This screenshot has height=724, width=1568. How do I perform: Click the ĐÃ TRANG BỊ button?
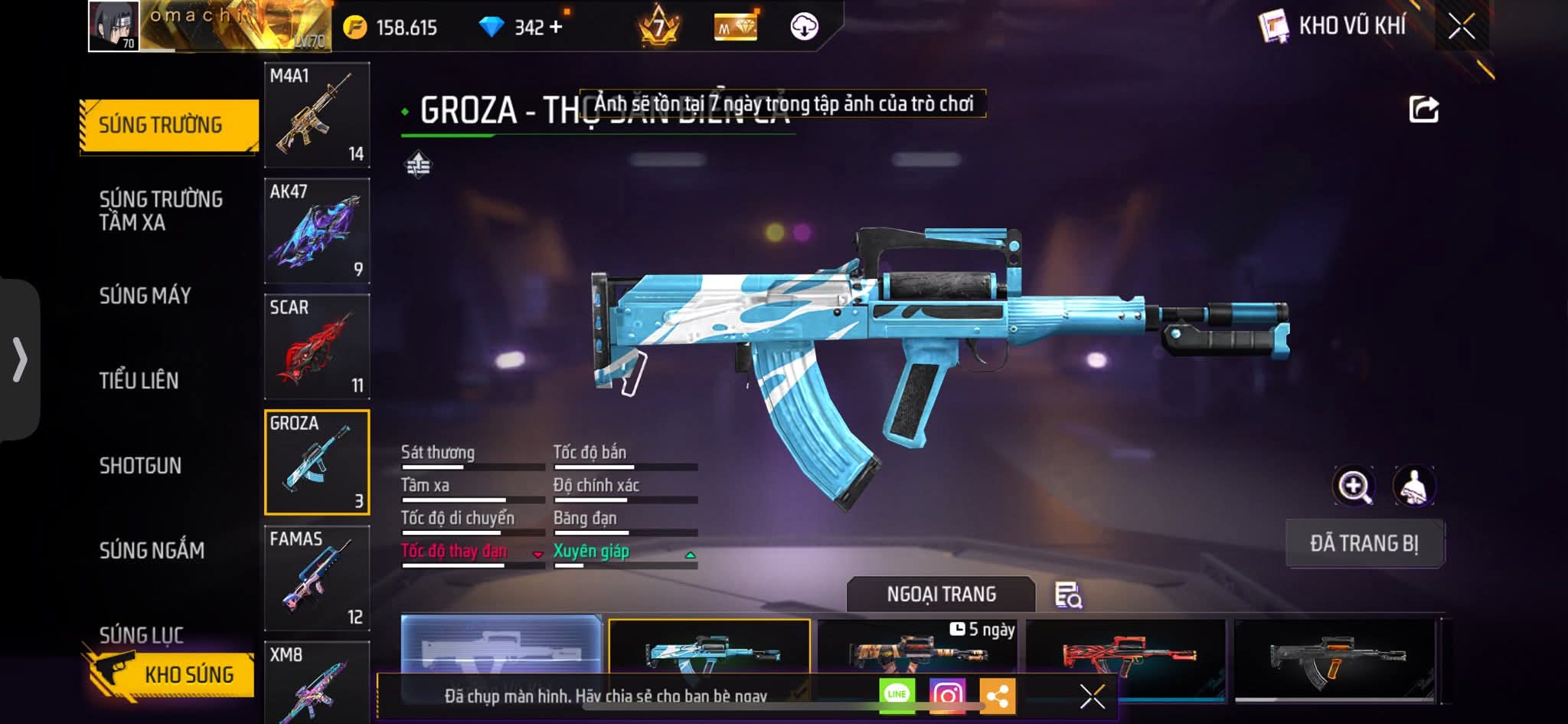pyautogui.click(x=1364, y=543)
